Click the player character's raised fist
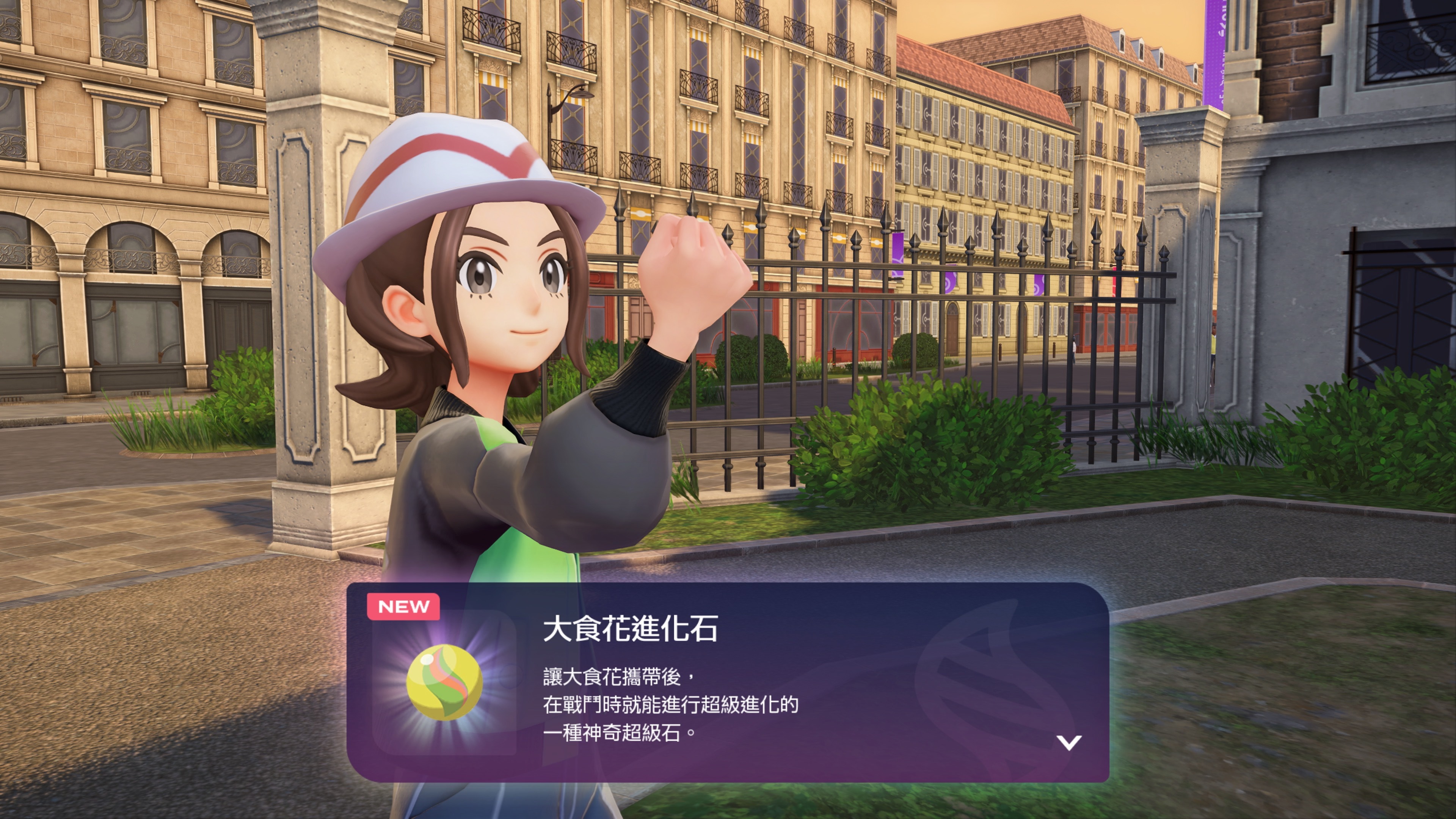Screen dimensions: 1456x819 pyautogui.click(x=695, y=271)
